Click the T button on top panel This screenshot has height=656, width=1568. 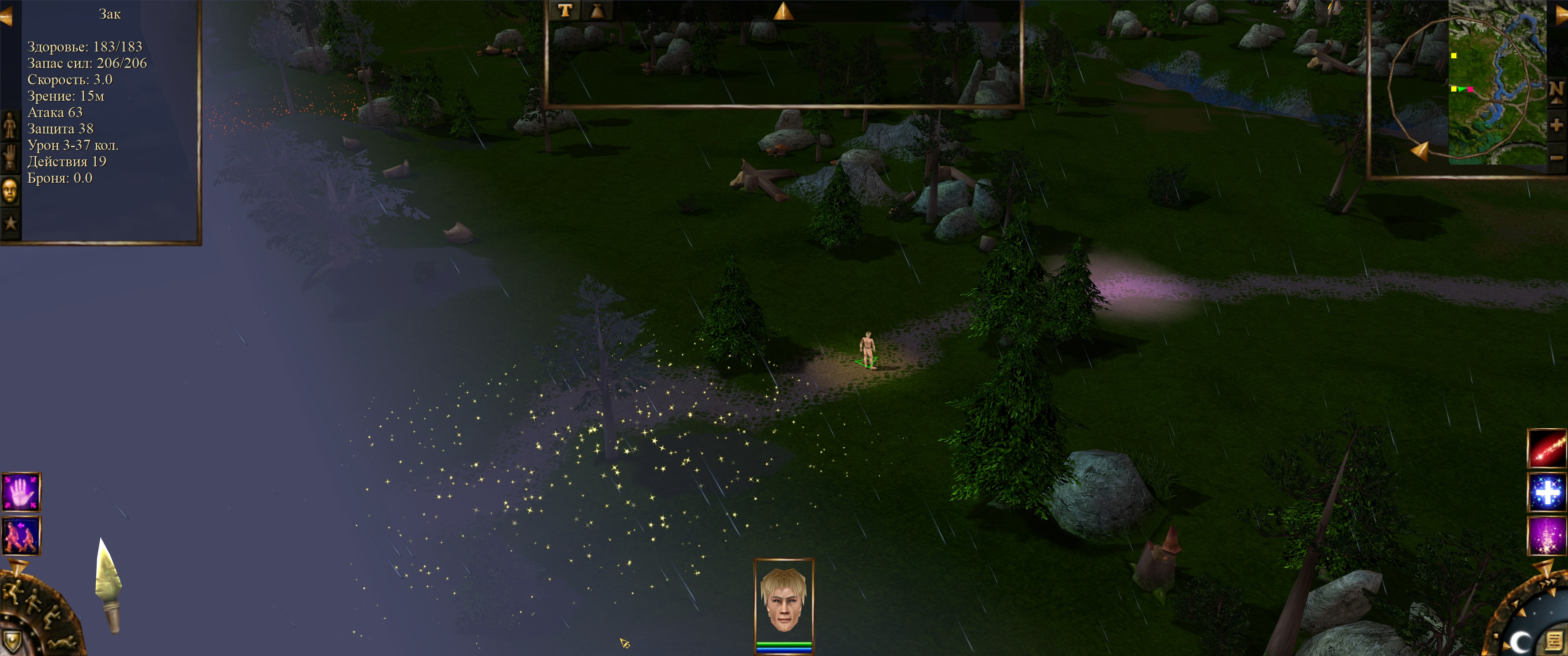(x=564, y=10)
